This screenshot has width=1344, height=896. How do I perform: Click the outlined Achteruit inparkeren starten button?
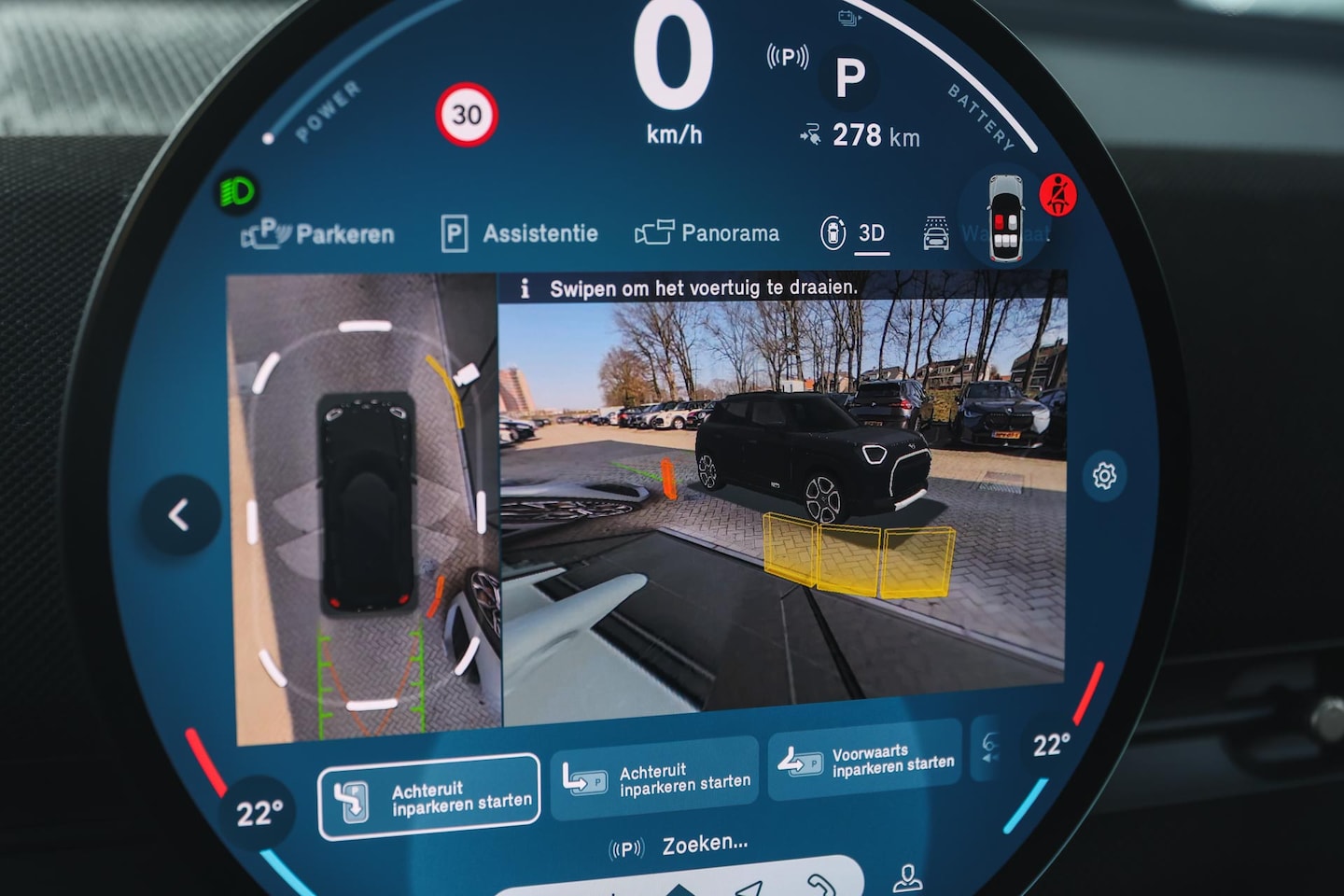point(429,798)
